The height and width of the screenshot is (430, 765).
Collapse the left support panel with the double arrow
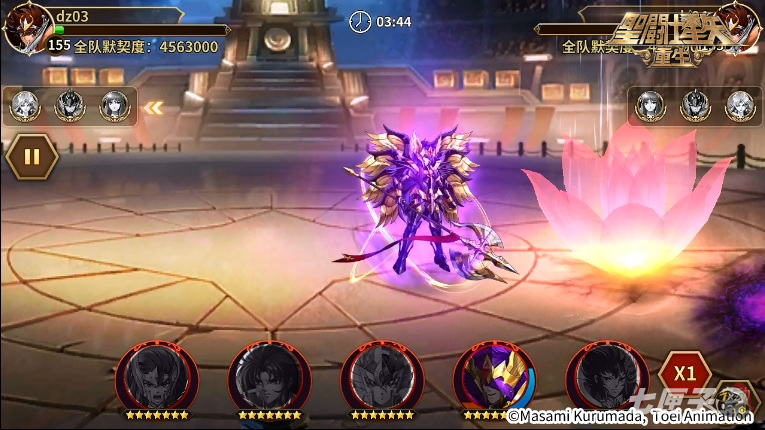[x=153, y=107]
